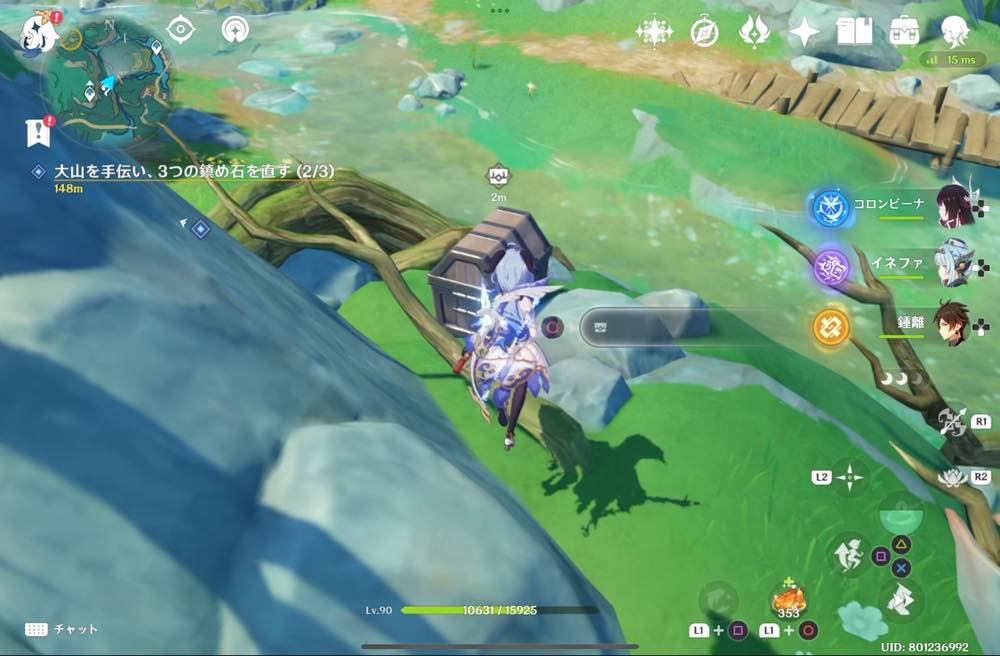Open the Wish sparkle star icon
The height and width of the screenshot is (656, 1000).
click(x=654, y=32)
